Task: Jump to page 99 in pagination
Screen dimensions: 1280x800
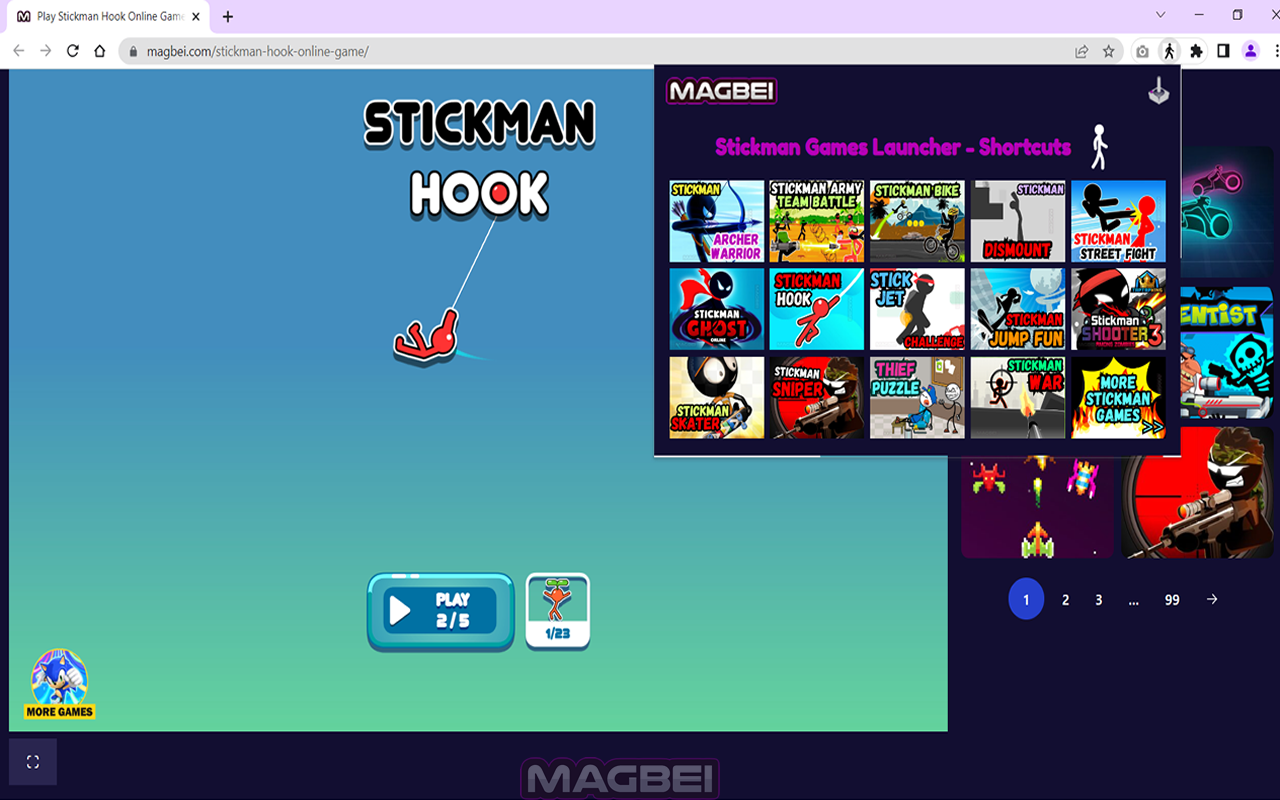Action: pyautogui.click(x=1171, y=599)
